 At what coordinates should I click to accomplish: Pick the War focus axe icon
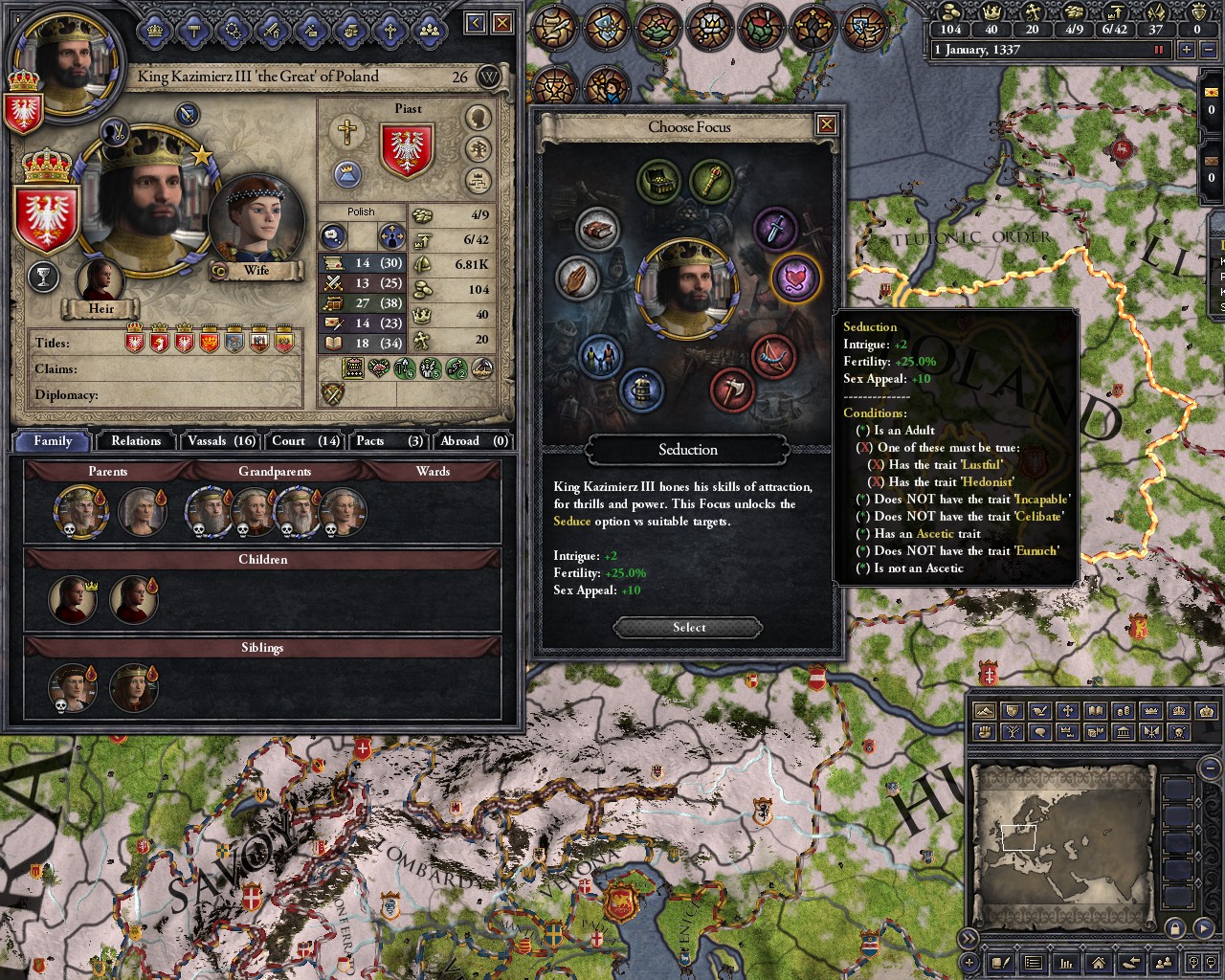click(x=733, y=390)
